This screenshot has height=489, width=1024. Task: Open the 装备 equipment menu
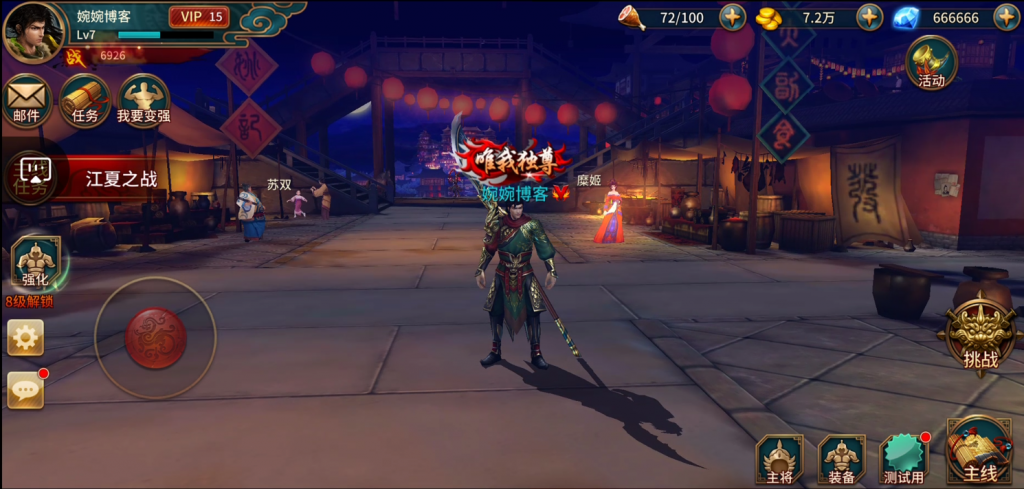[841, 459]
